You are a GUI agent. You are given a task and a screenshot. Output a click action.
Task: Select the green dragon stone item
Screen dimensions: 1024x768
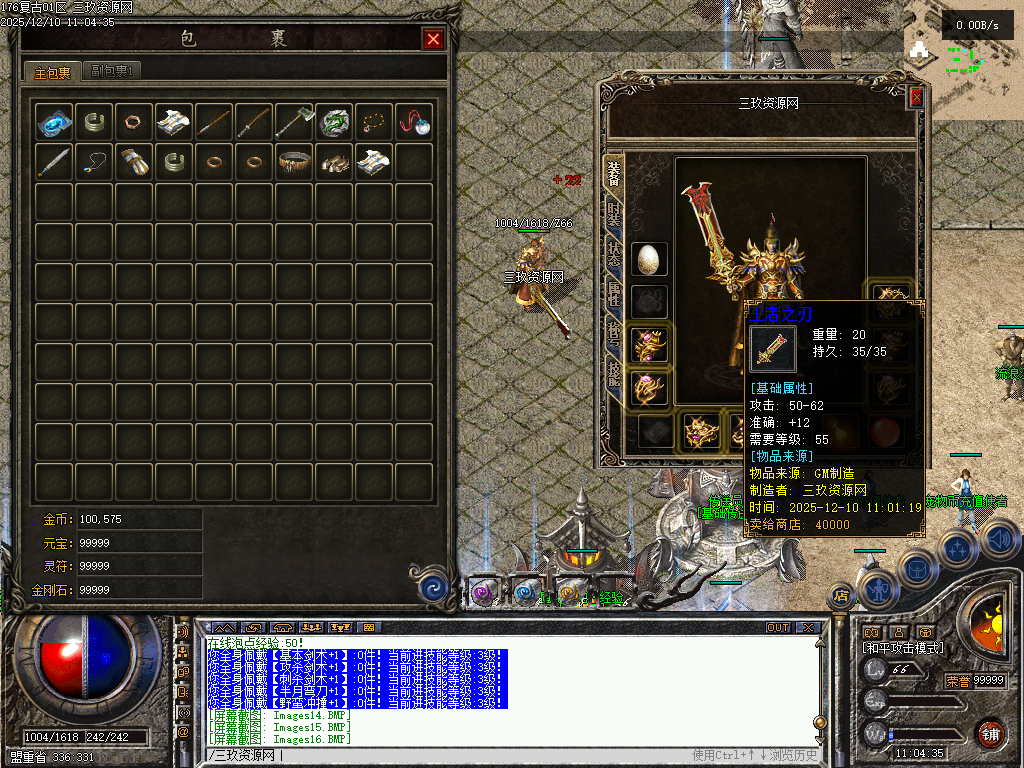(334, 122)
